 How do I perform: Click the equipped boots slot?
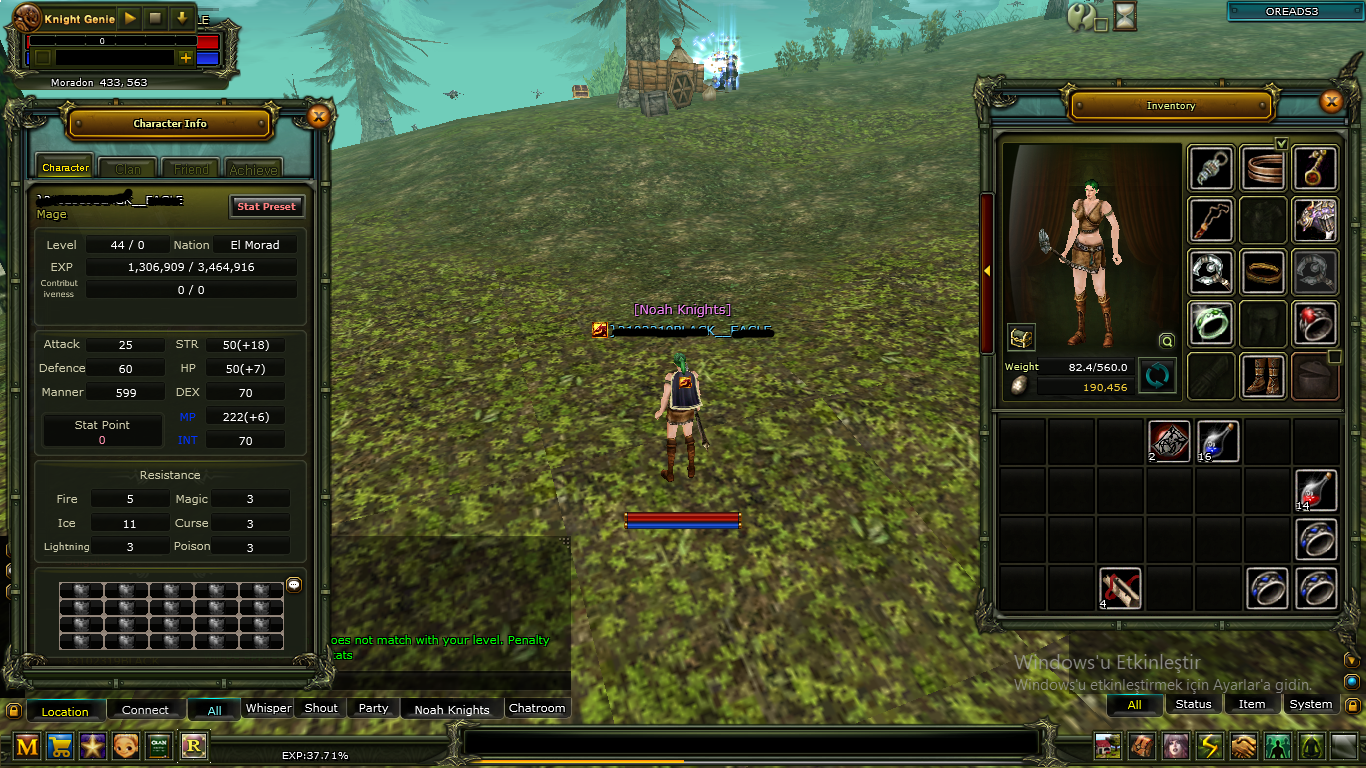click(1263, 375)
